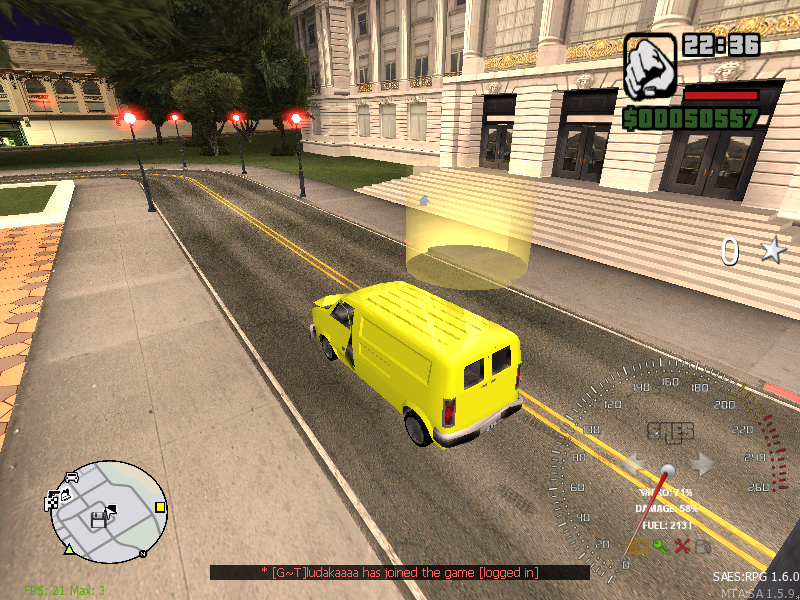Select the fist weapon icon

pyautogui.click(x=650, y=64)
